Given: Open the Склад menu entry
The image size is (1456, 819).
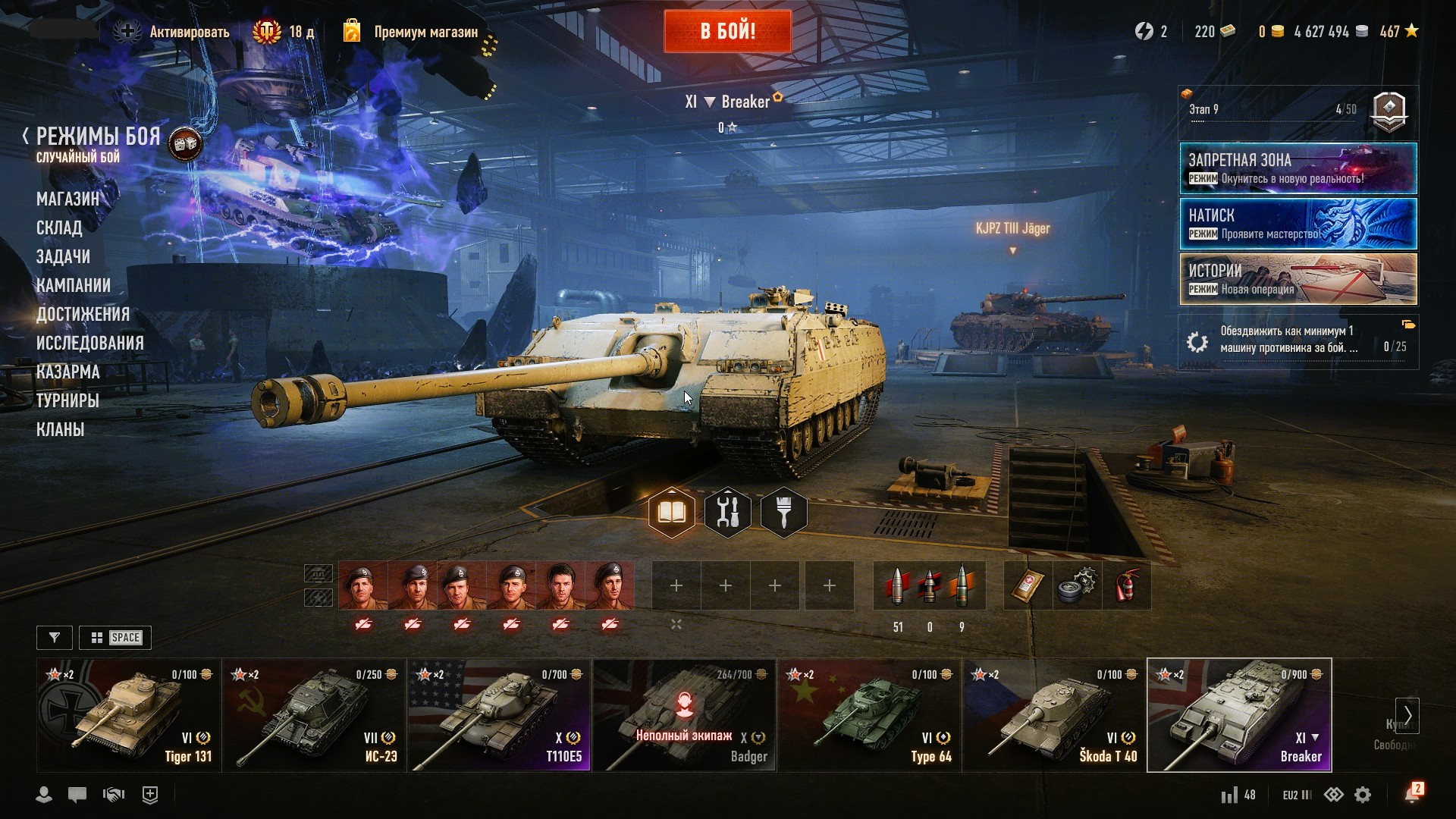Looking at the screenshot, I should point(59,228).
